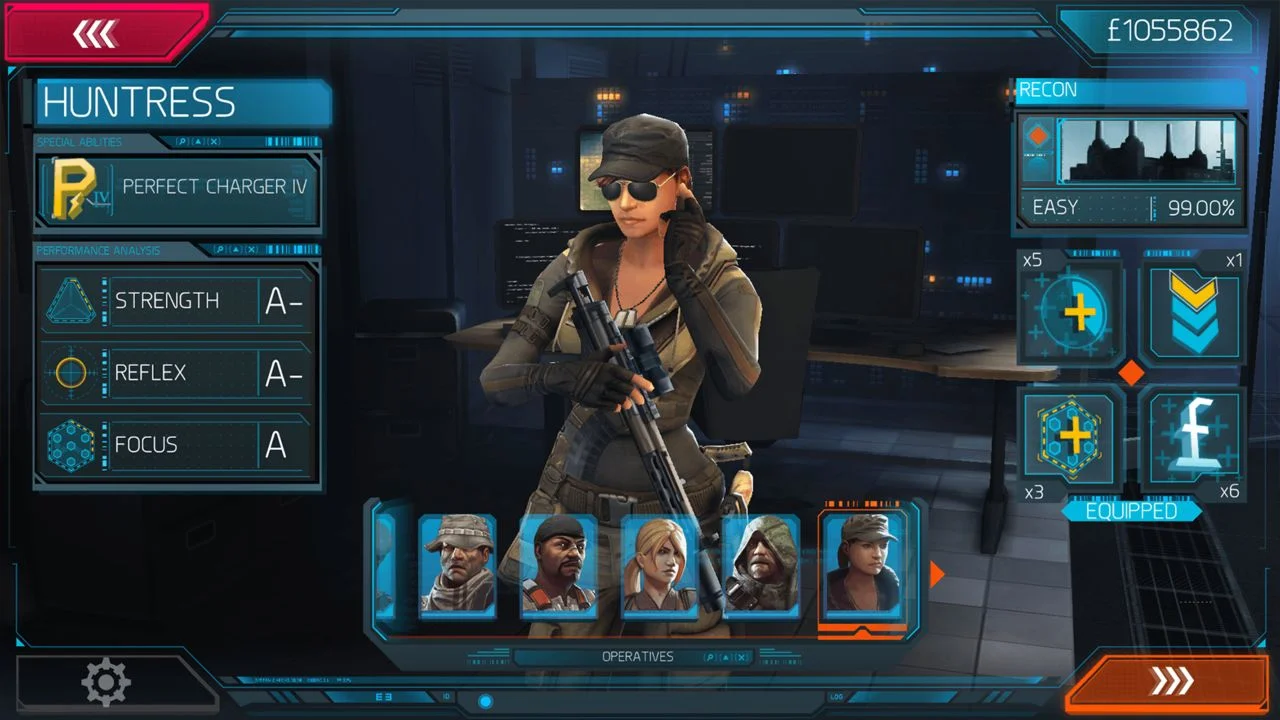The height and width of the screenshot is (720, 1280).
Task: View the Reflex performance stat
Action: click(x=178, y=373)
